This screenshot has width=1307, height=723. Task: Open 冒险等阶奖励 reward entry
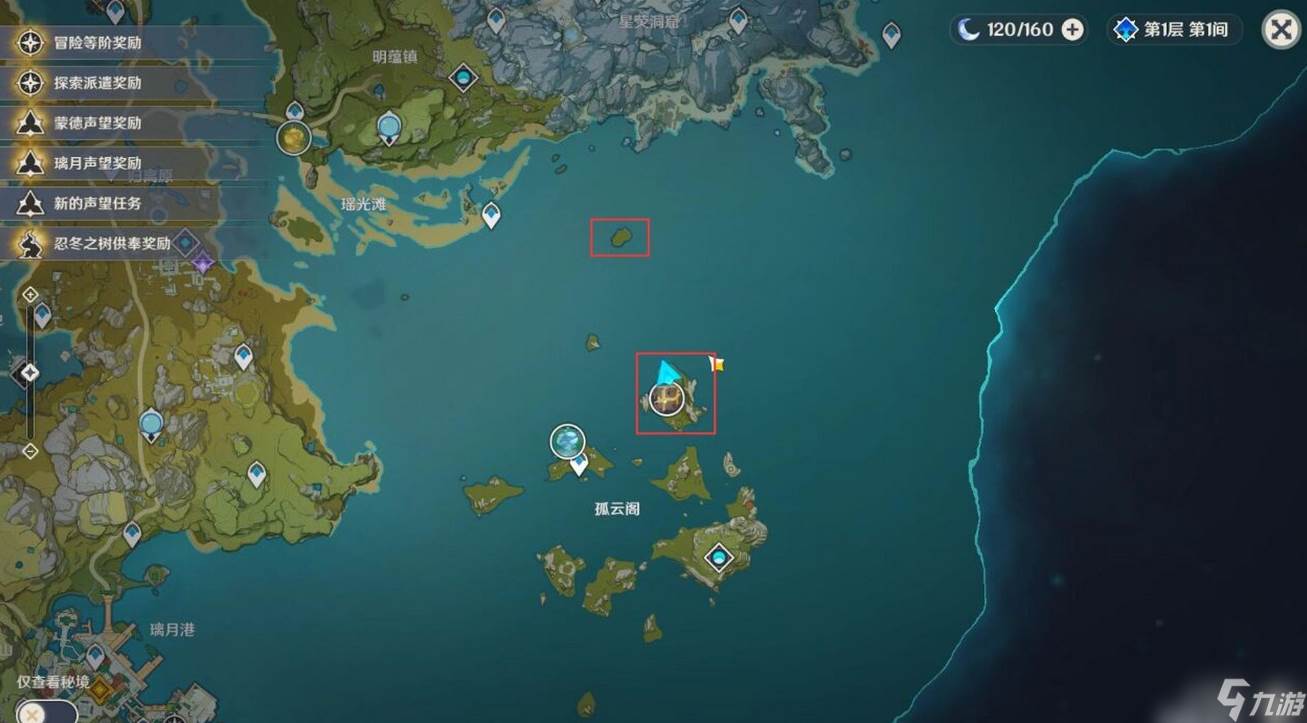point(98,43)
